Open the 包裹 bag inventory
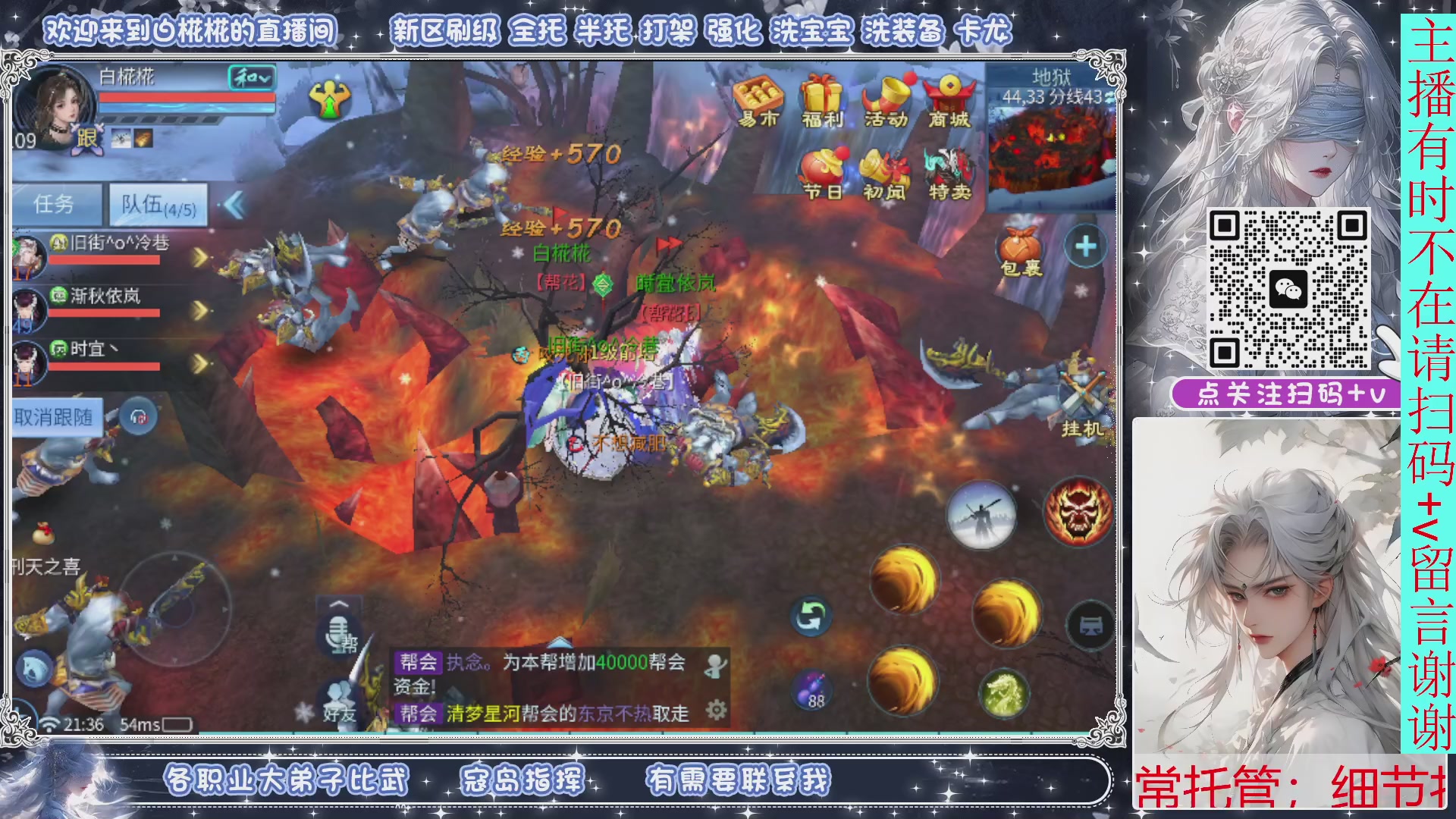Screen dimensions: 1456x819 click(x=1020, y=246)
